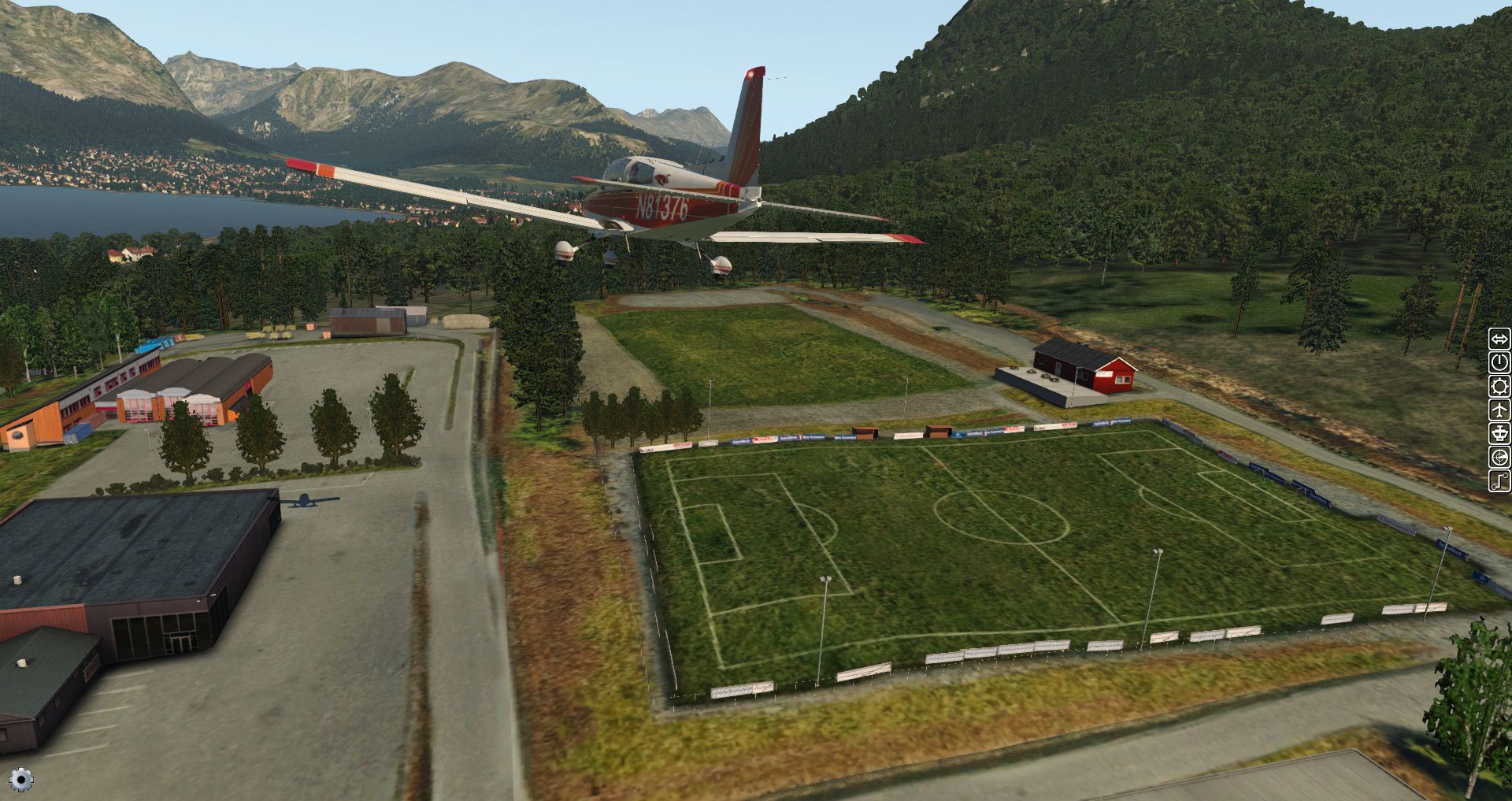Viewport: 1512px width, 801px height.
Task: Open the route waypoints sidebar icon
Action: 1499,480
